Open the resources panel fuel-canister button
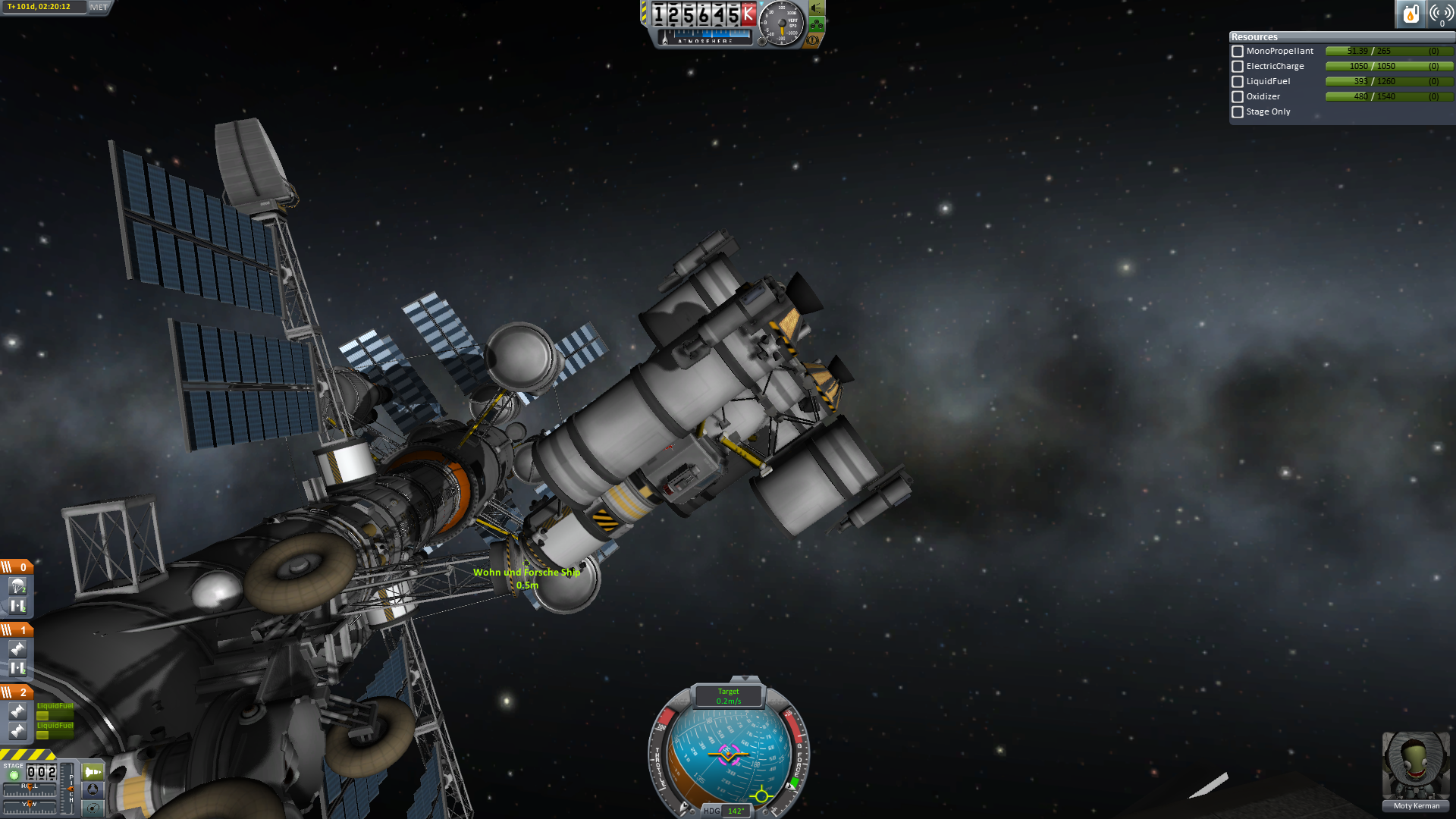The image size is (1456, 819). pos(1410,14)
